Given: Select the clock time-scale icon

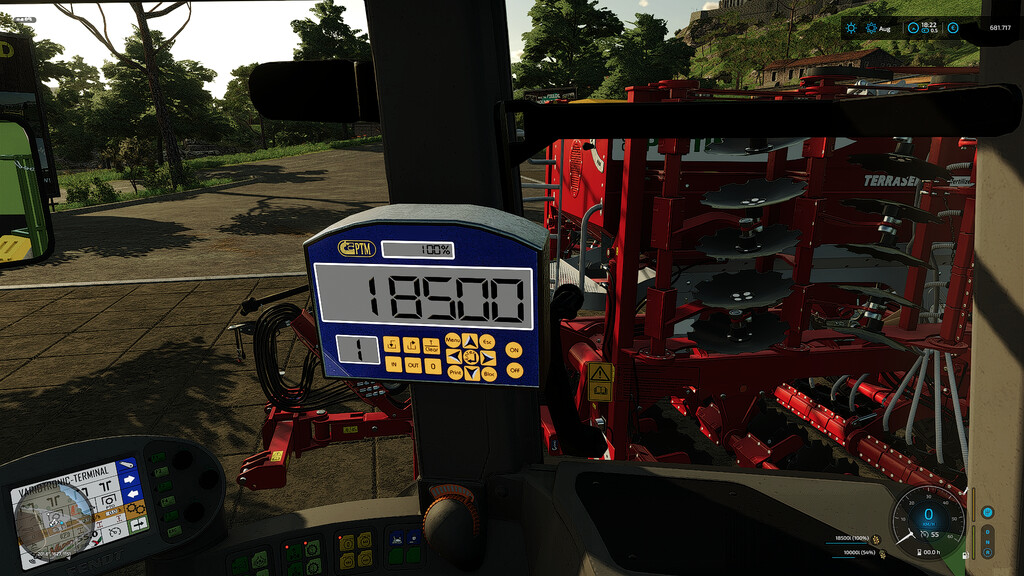Looking at the screenshot, I should (913, 28).
